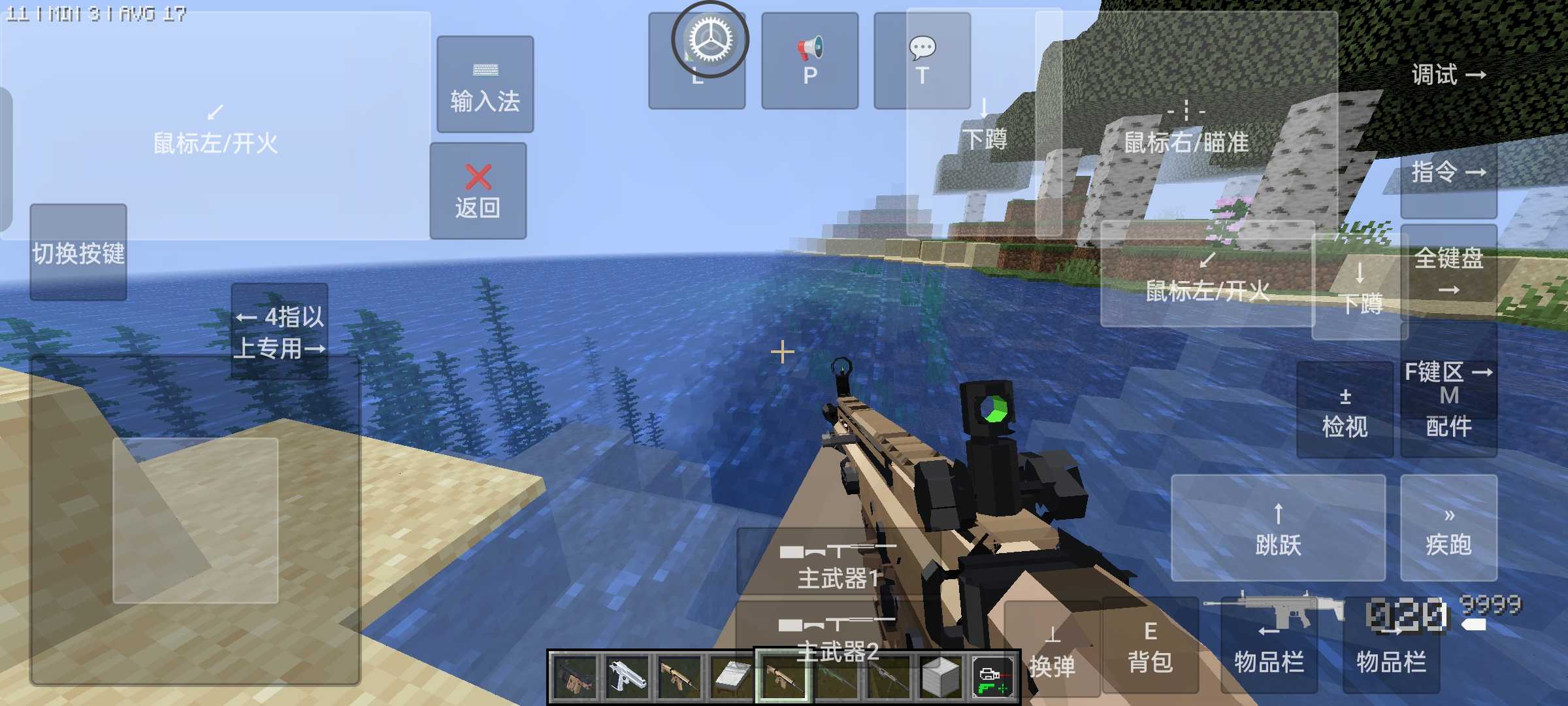Select the white pistol hotbar slot
Screen dimensions: 1568x706
pos(627,677)
